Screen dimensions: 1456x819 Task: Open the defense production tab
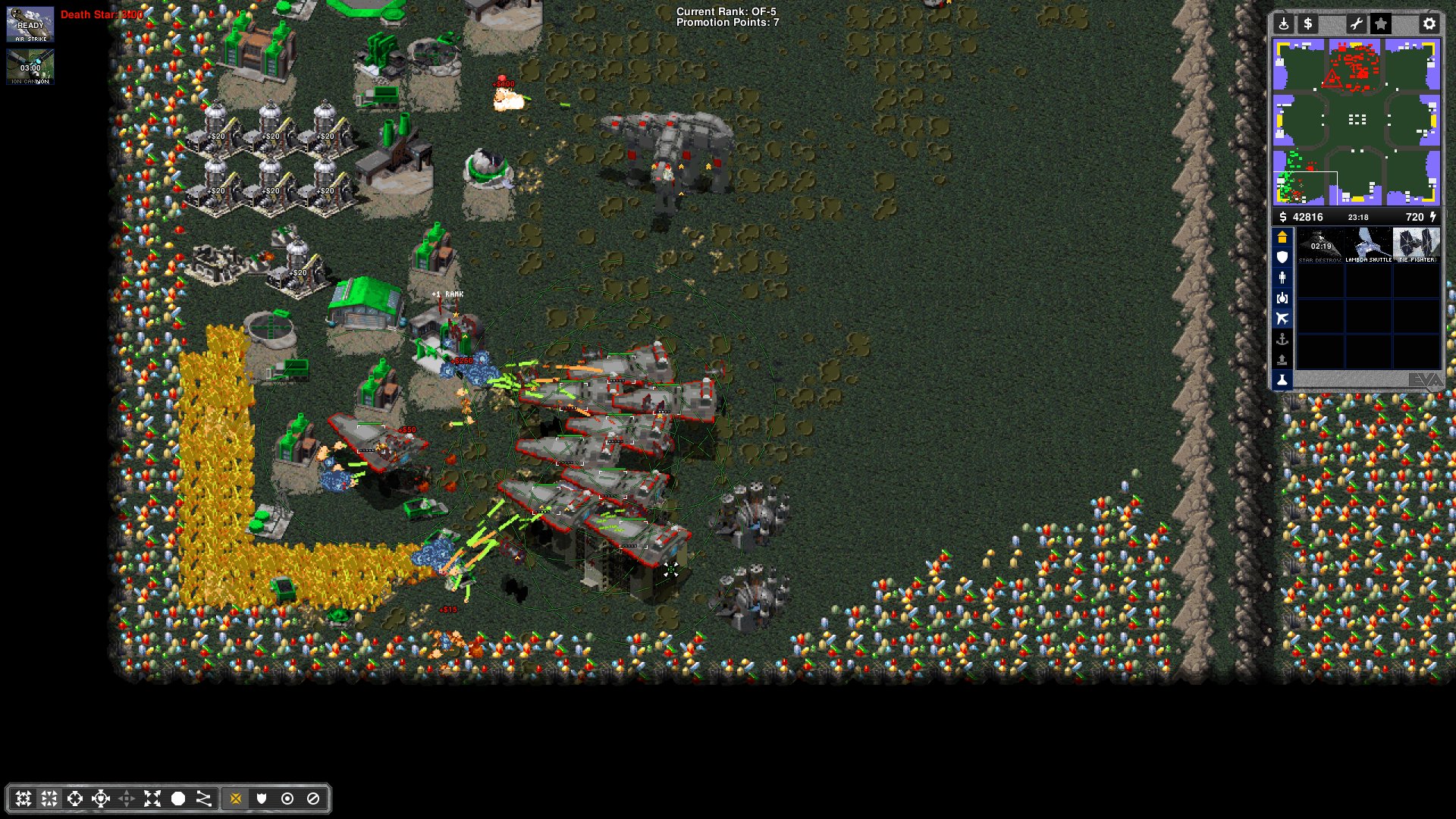(x=1282, y=258)
